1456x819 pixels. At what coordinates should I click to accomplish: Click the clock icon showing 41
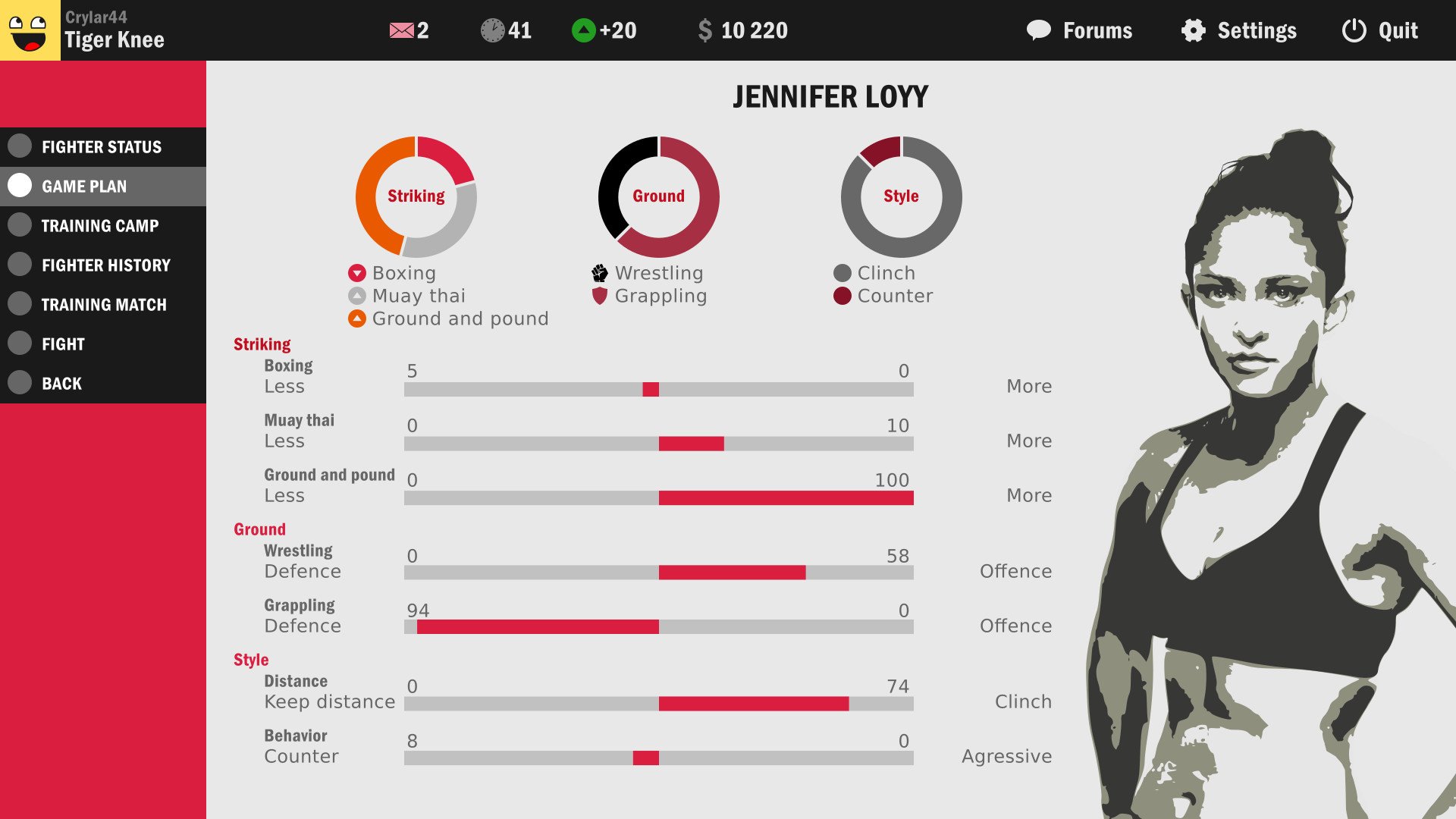coord(494,30)
